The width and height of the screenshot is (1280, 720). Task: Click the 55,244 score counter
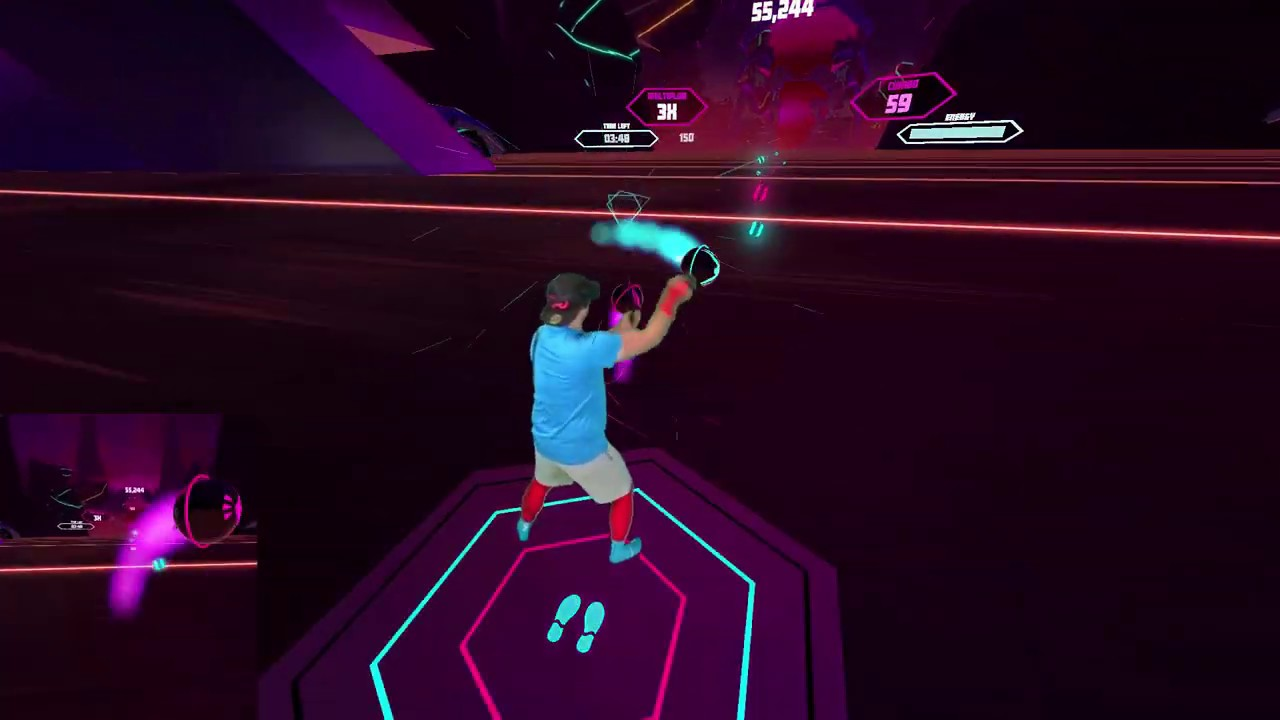[785, 10]
